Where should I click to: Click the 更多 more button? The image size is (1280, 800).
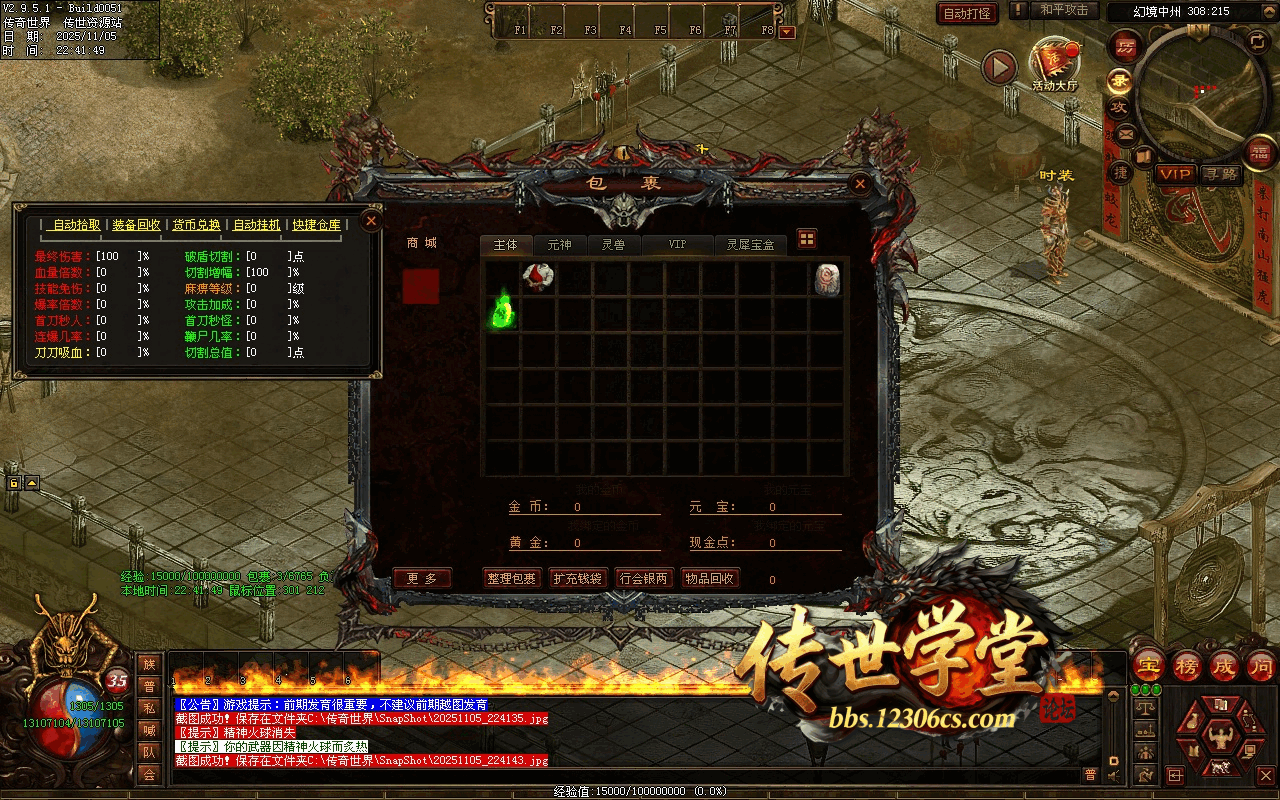pos(422,578)
